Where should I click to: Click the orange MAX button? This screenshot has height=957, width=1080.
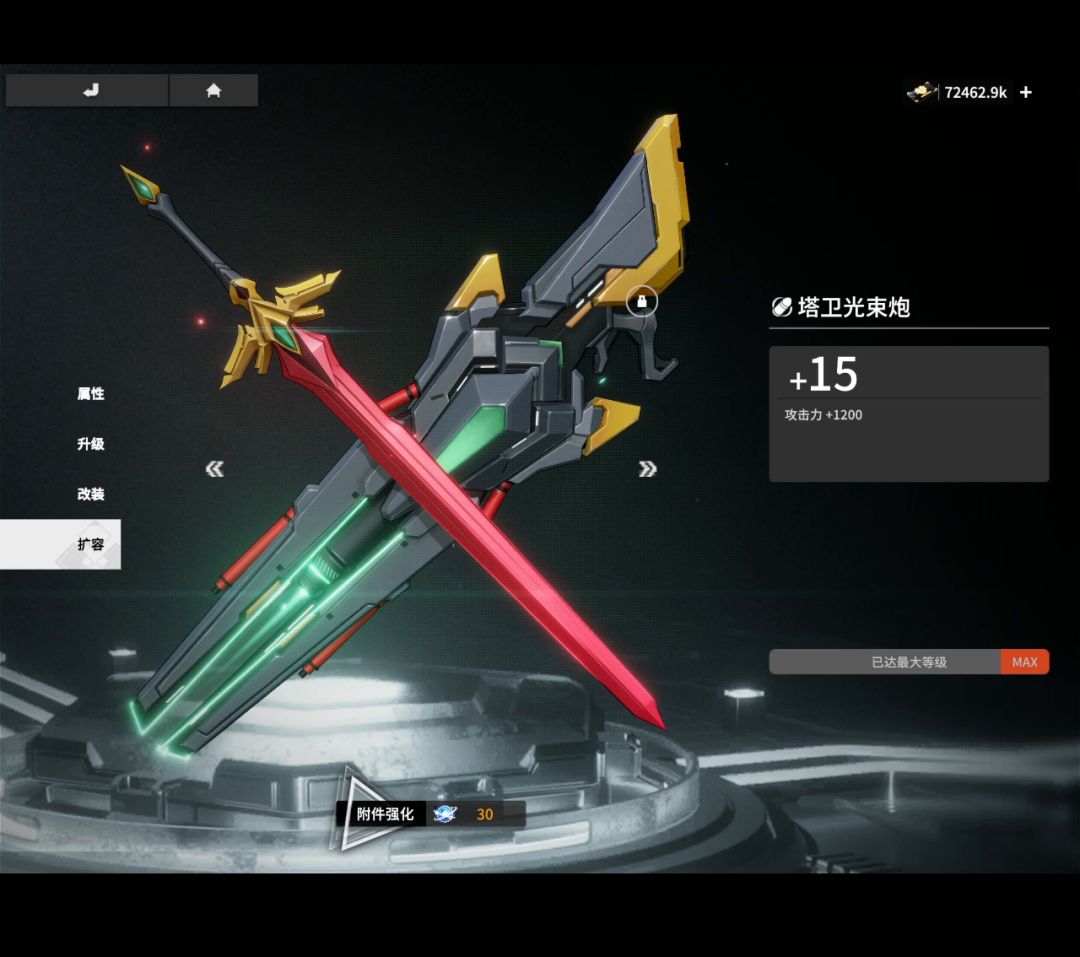click(x=1024, y=662)
